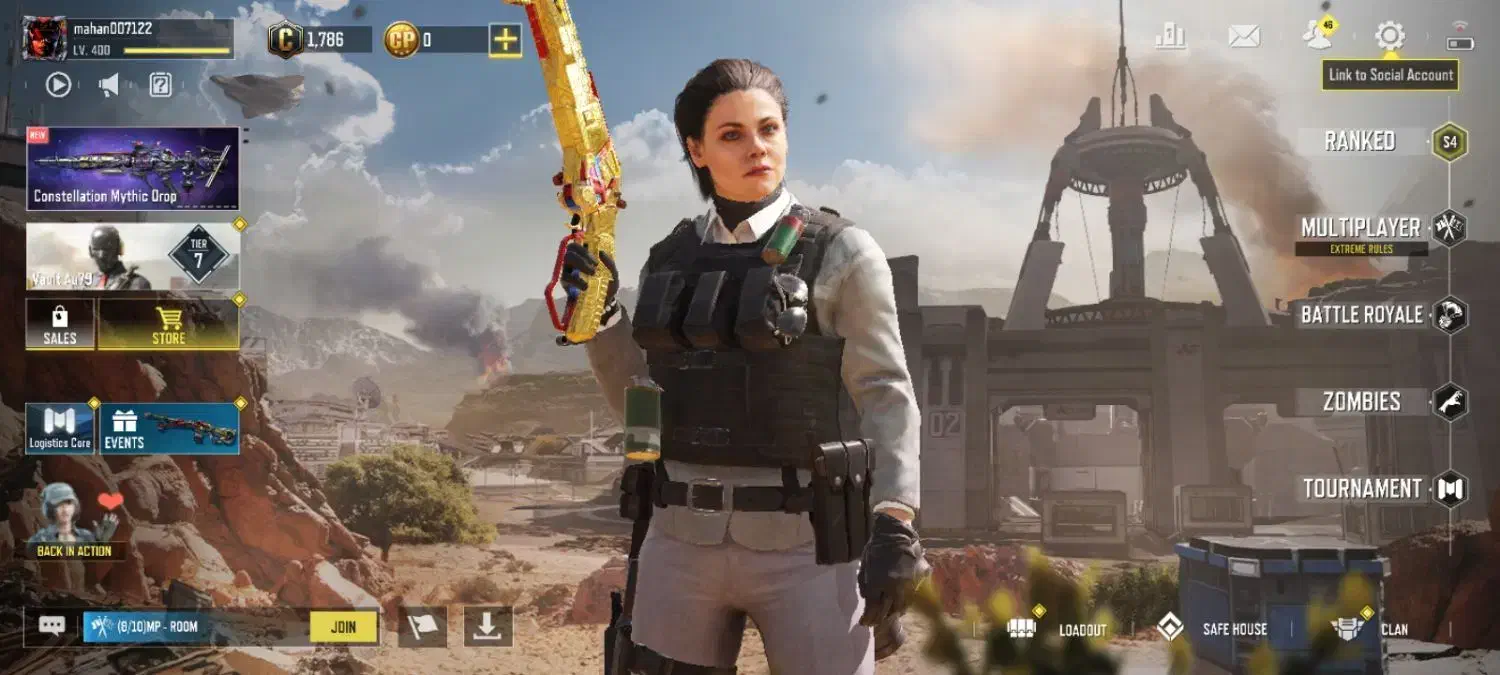This screenshot has width=1500, height=675.
Task: Open the chat bubble icon
Action: click(x=52, y=626)
